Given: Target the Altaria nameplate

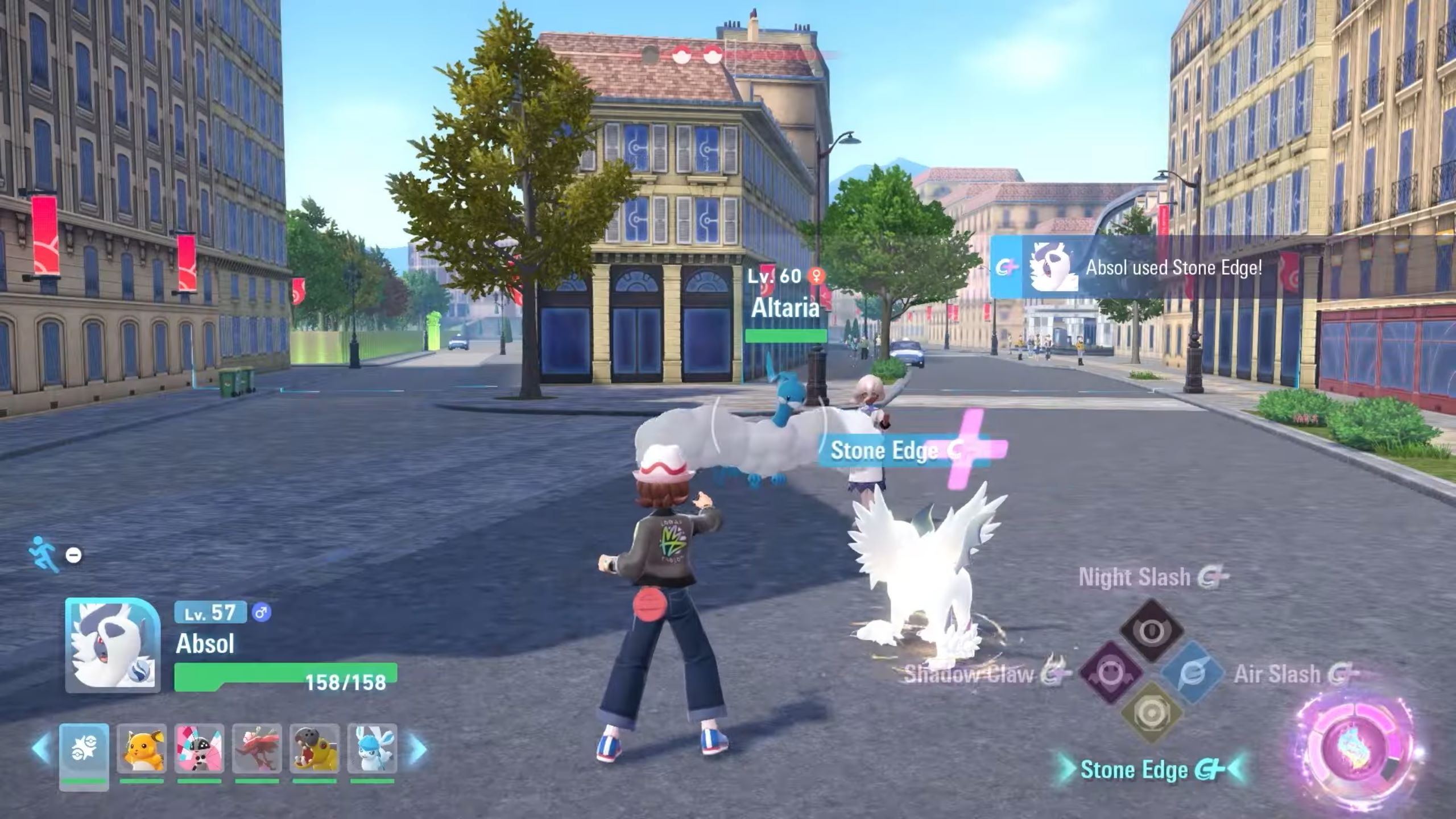Looking at the screenshot, I should pos(785,308).
